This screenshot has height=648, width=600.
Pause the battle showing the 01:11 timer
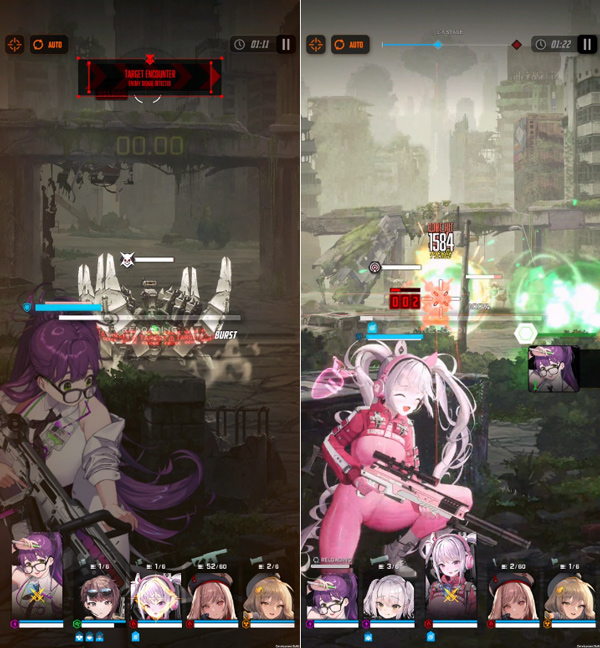[286, 44]
